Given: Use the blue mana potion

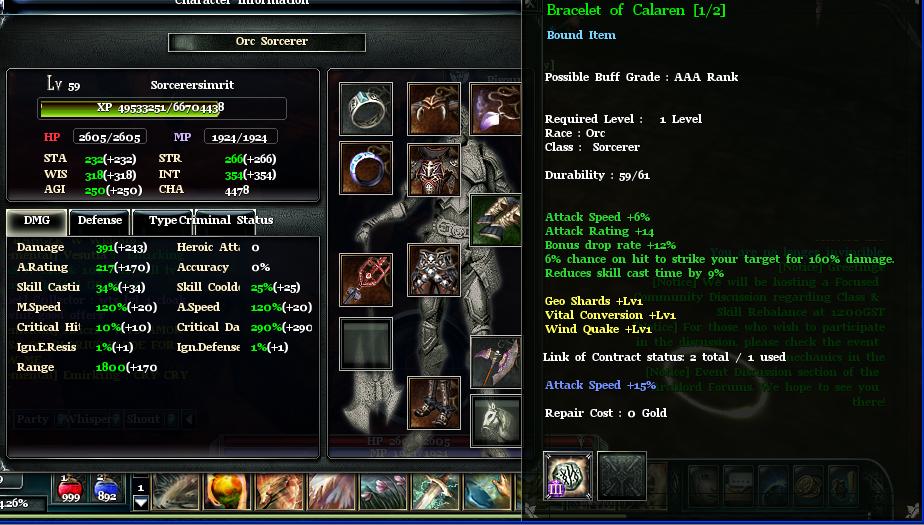Looking at the screenshot, I should pos(105,489).
